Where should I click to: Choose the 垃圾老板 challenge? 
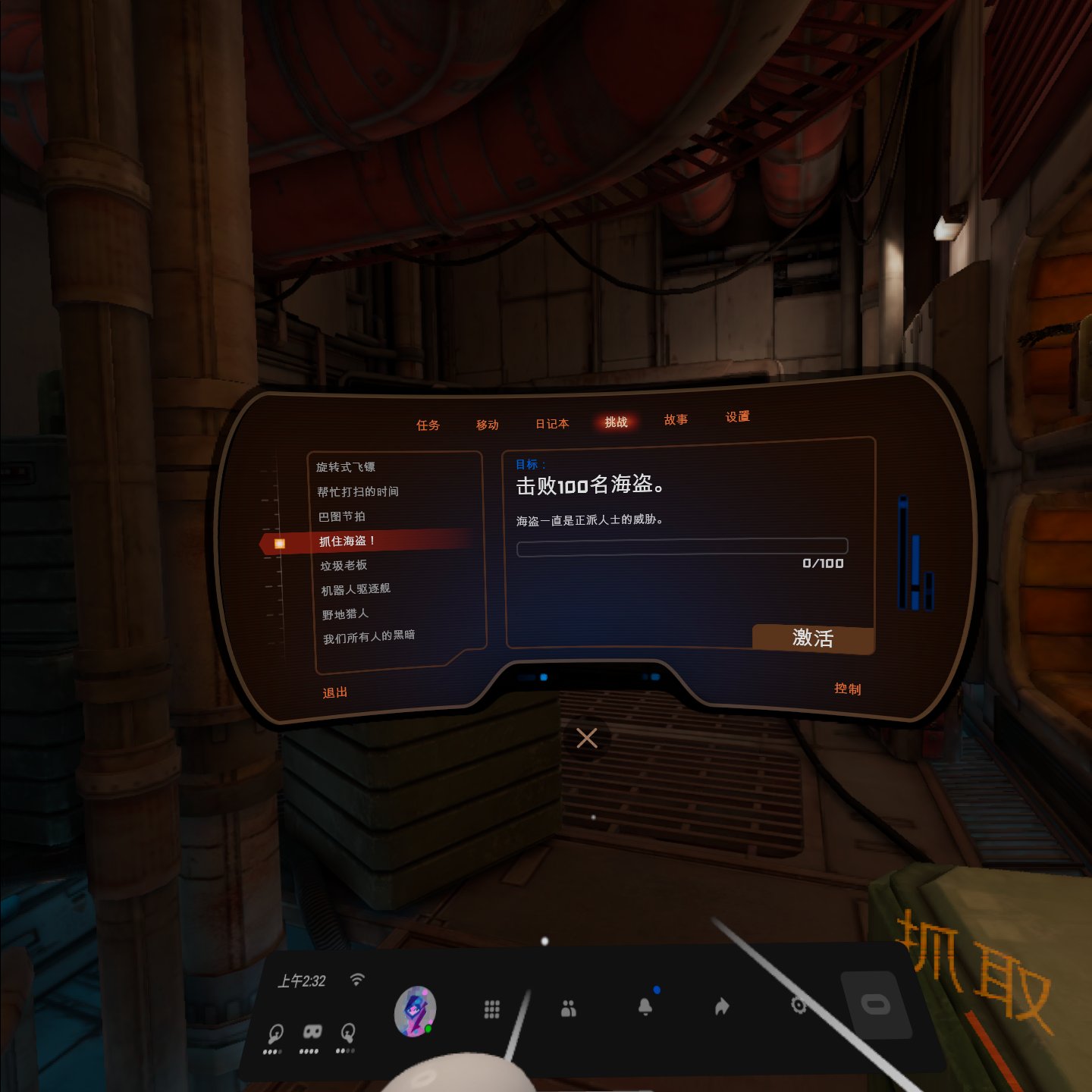(x=344, y=566)
